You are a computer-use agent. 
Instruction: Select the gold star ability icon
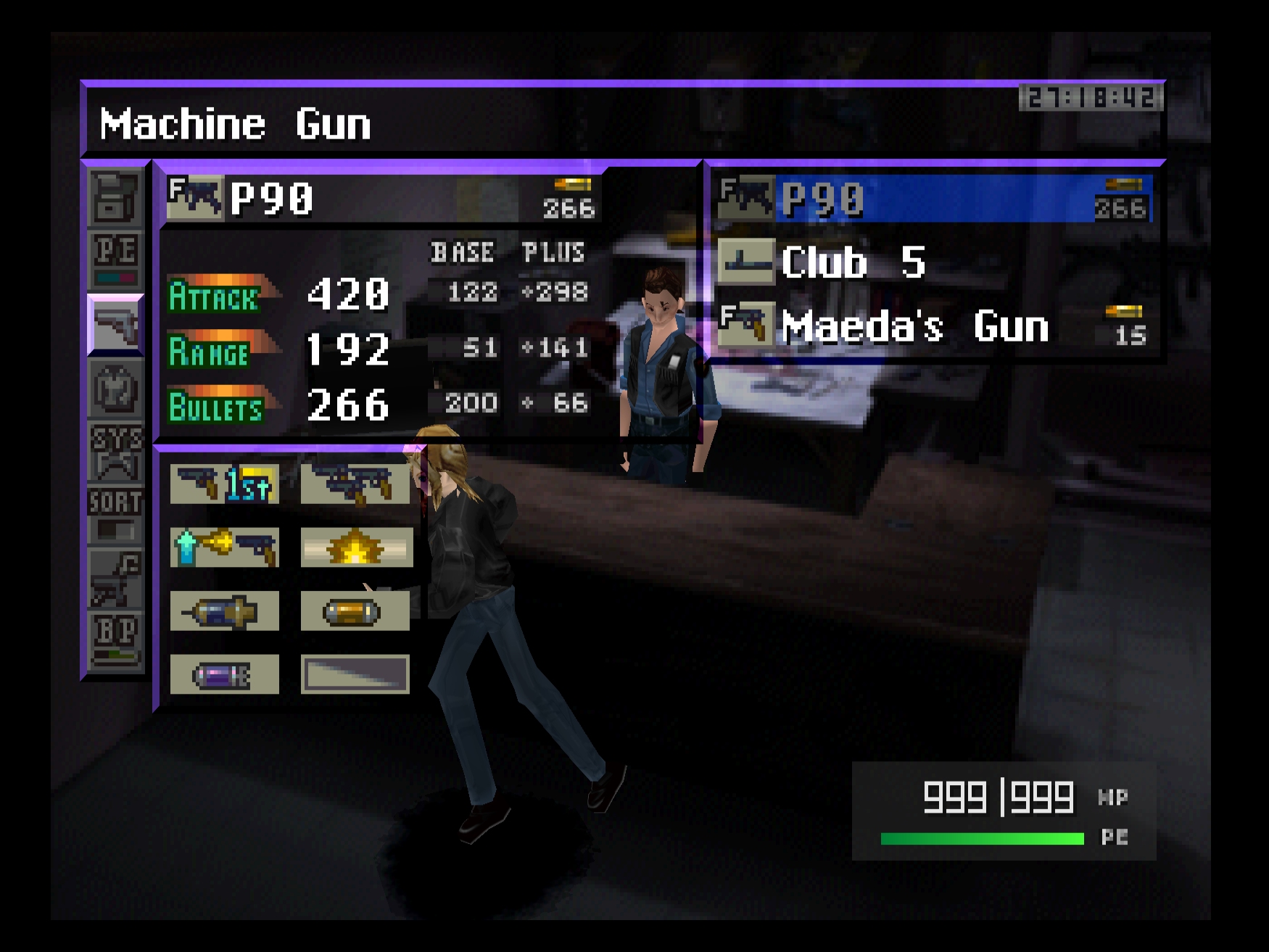pyautogui.click(x=355, y=547)
